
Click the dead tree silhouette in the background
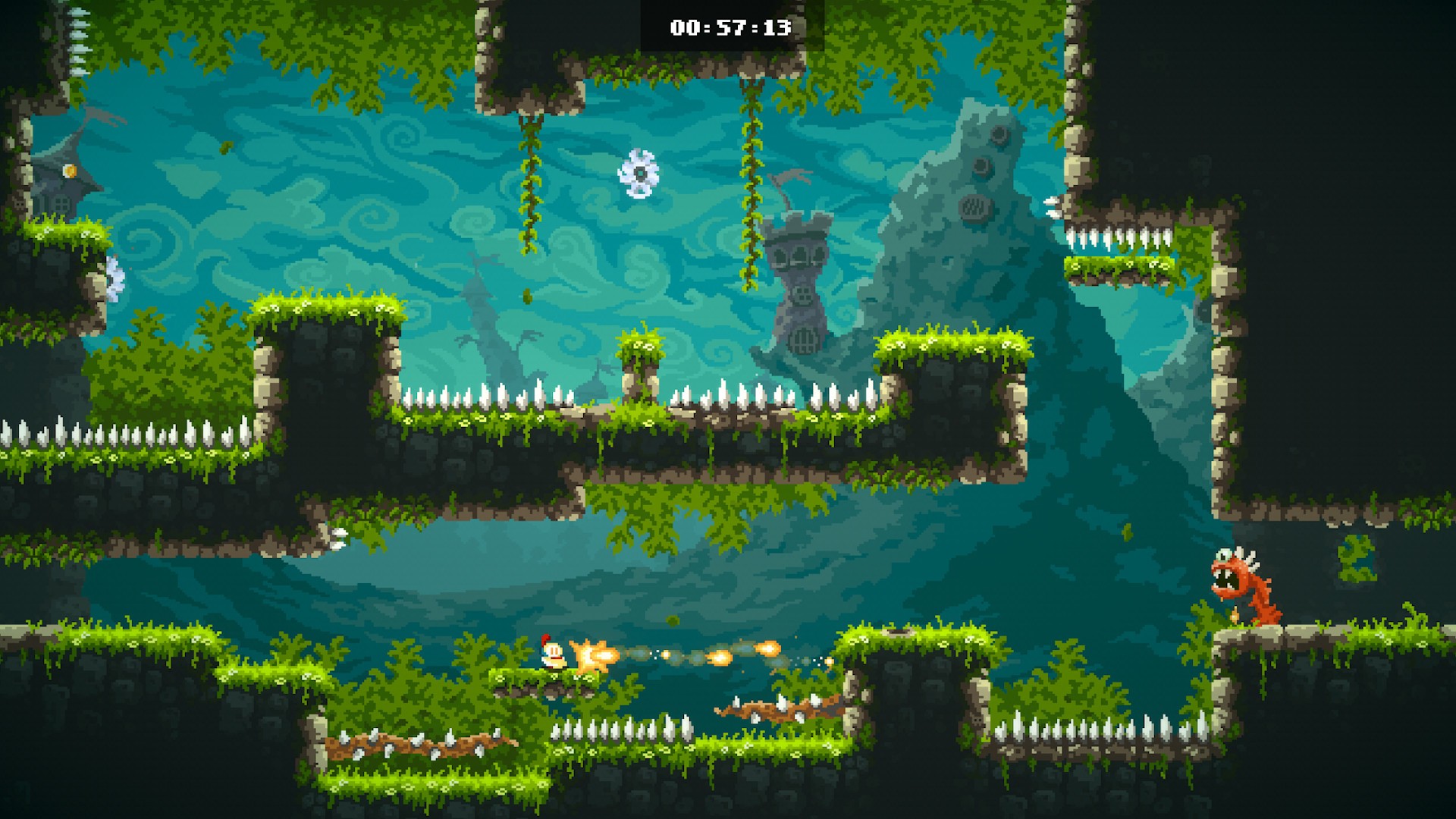pyautogui.click(x=485, y=341)
